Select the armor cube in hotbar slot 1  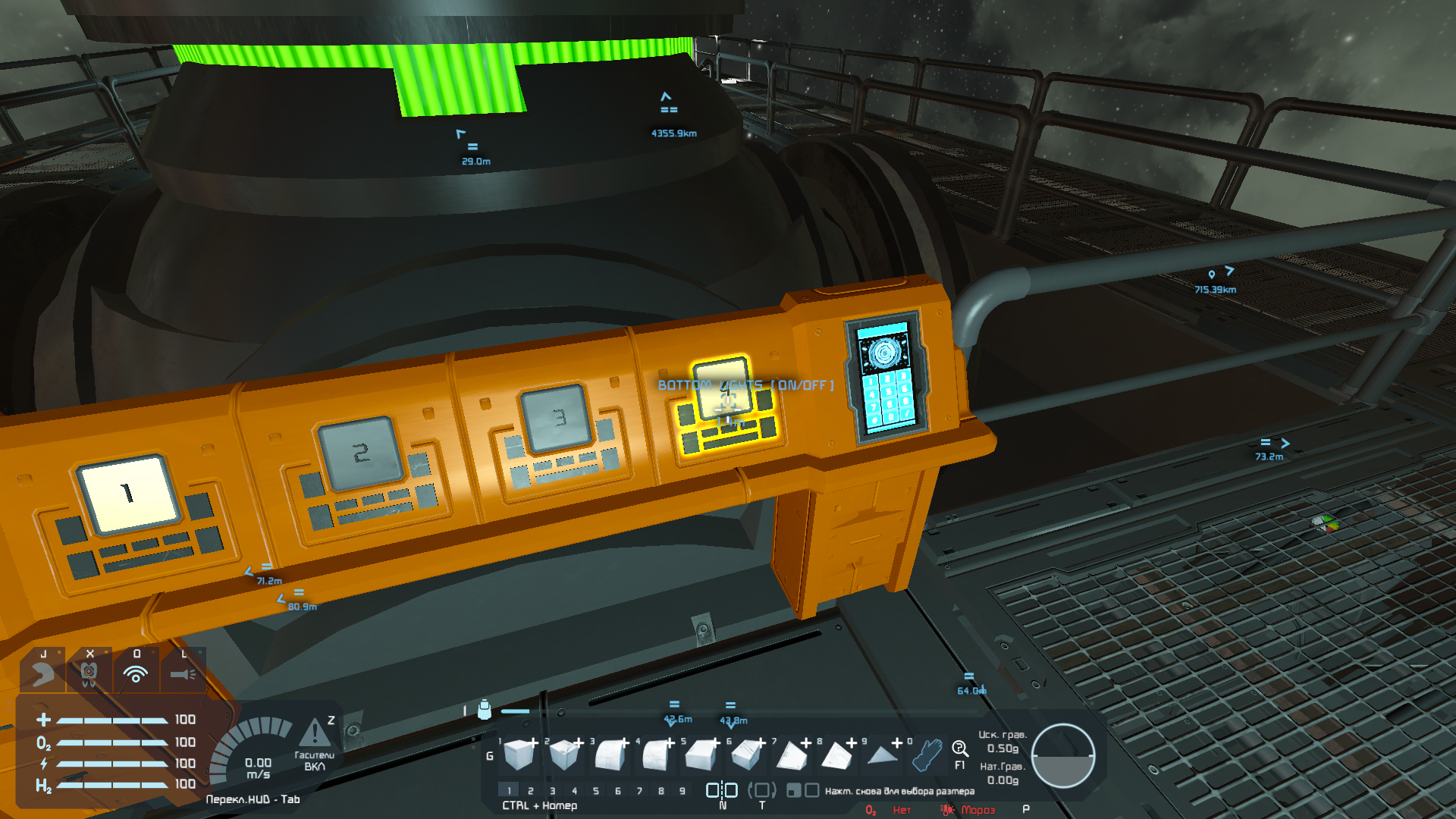pos(519,755)
